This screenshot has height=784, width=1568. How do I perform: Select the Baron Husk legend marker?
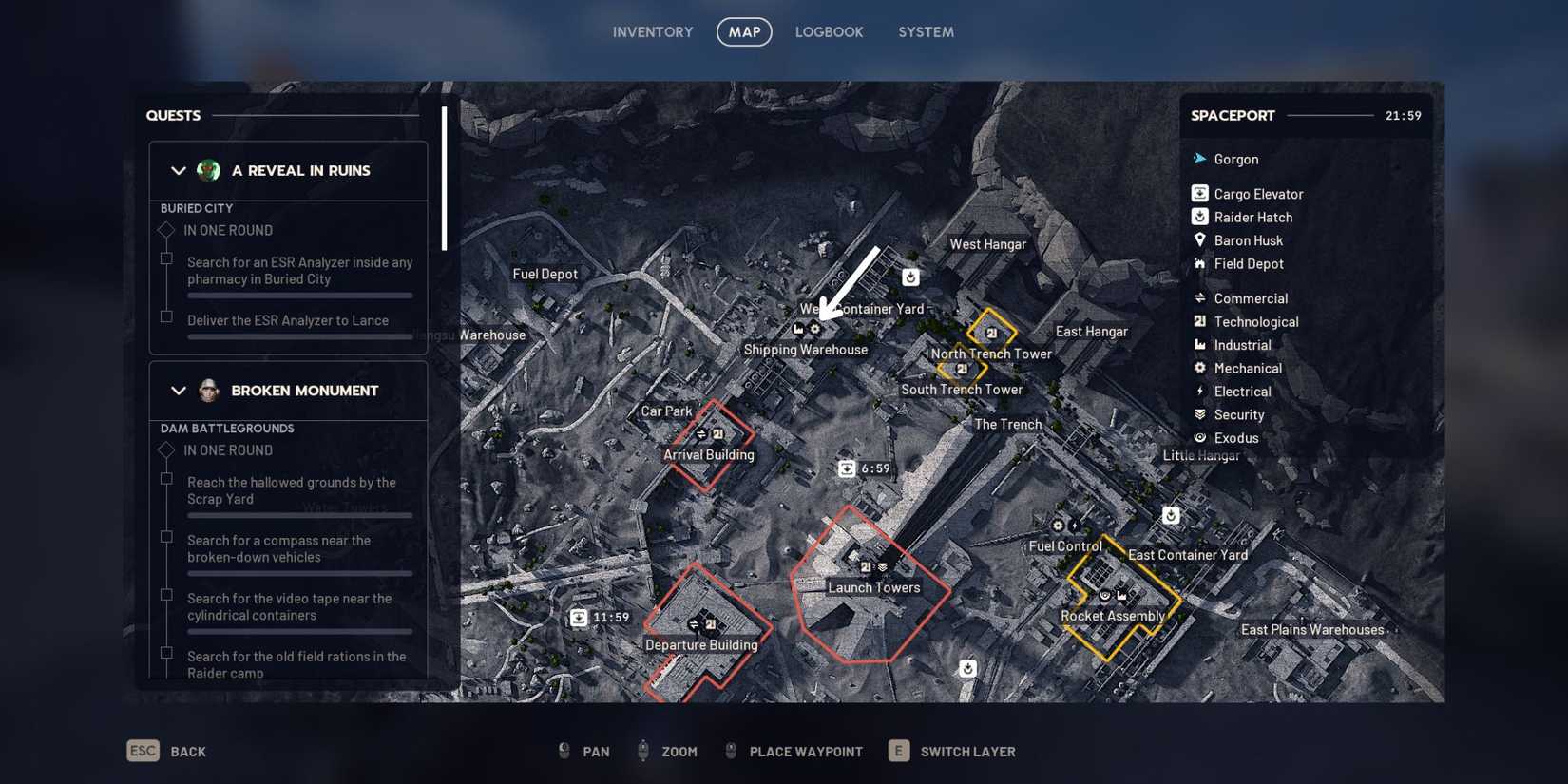coord(1198,239)
